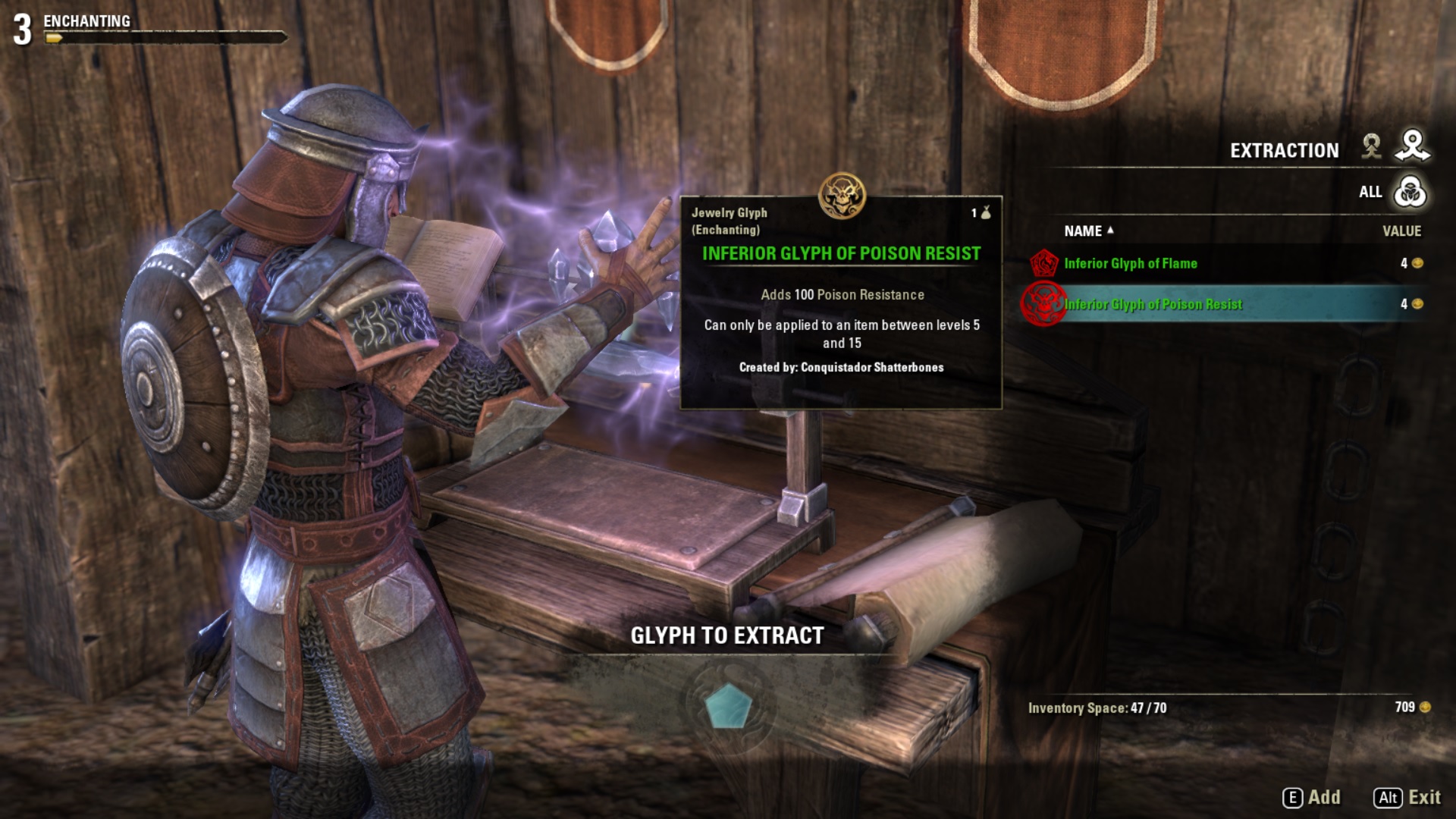The image size is (1456, 819).
Task: Sort the list by Name
Action: [1083, 231]
